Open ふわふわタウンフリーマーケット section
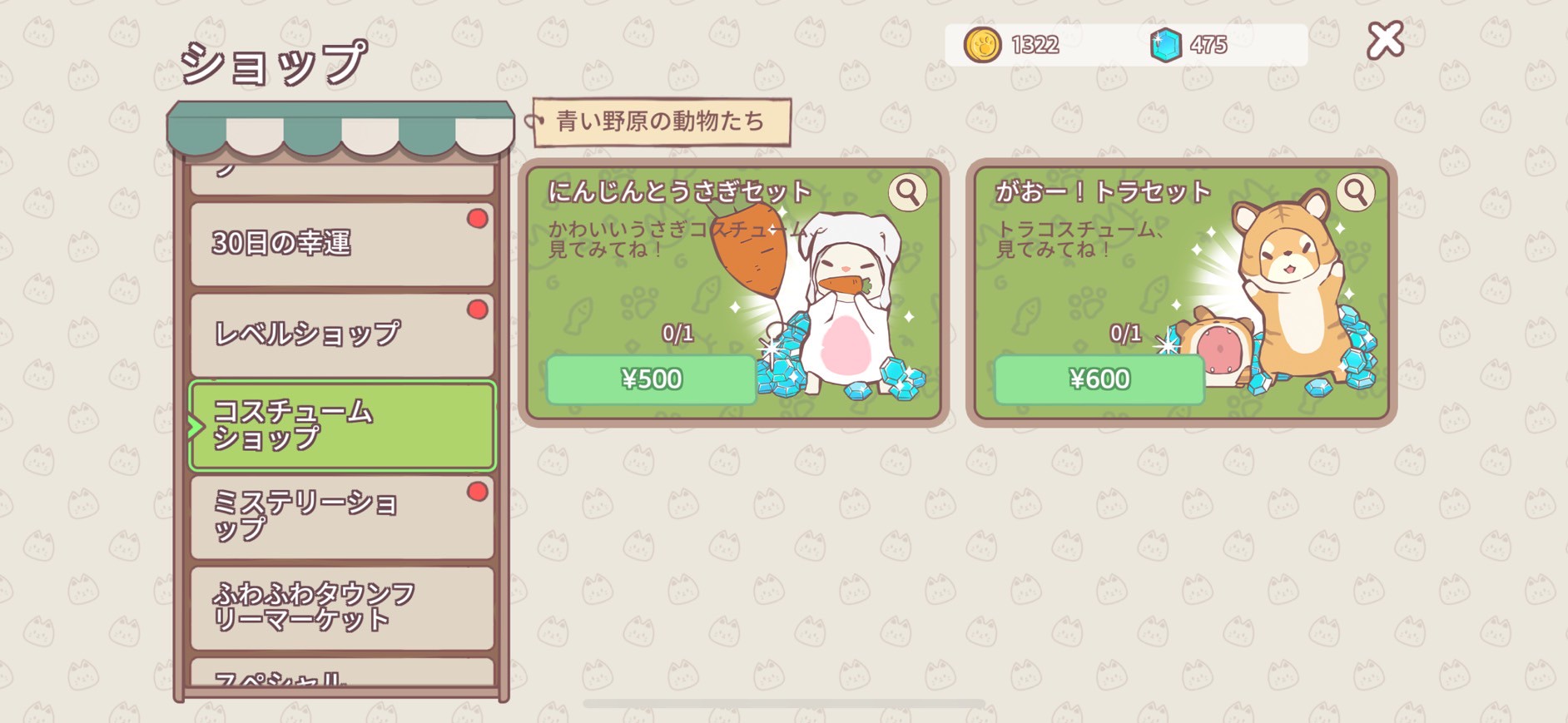The height and width of the screenshot is (723, 1568). 341,606
